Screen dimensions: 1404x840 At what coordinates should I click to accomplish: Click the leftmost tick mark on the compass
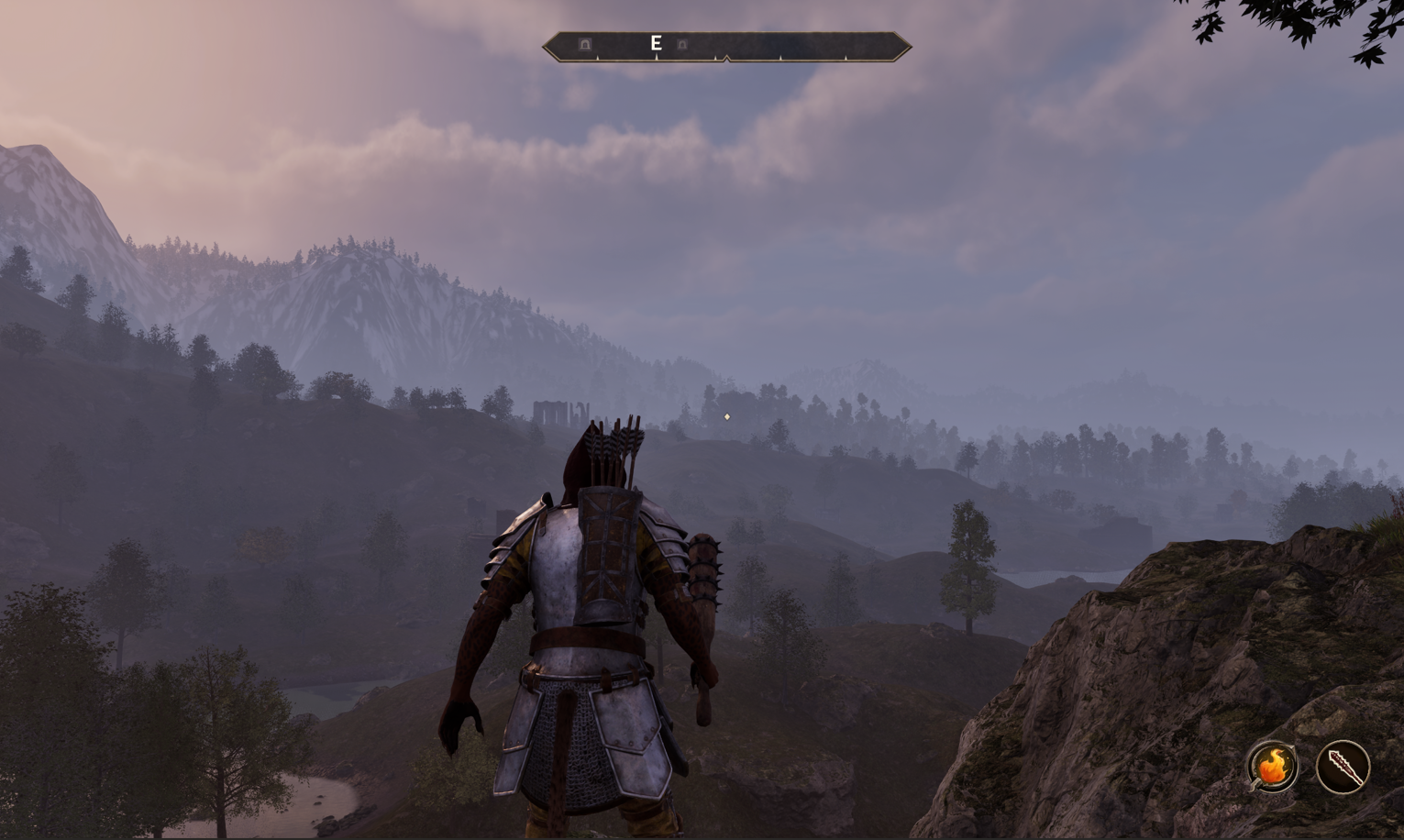click(598, 57)
